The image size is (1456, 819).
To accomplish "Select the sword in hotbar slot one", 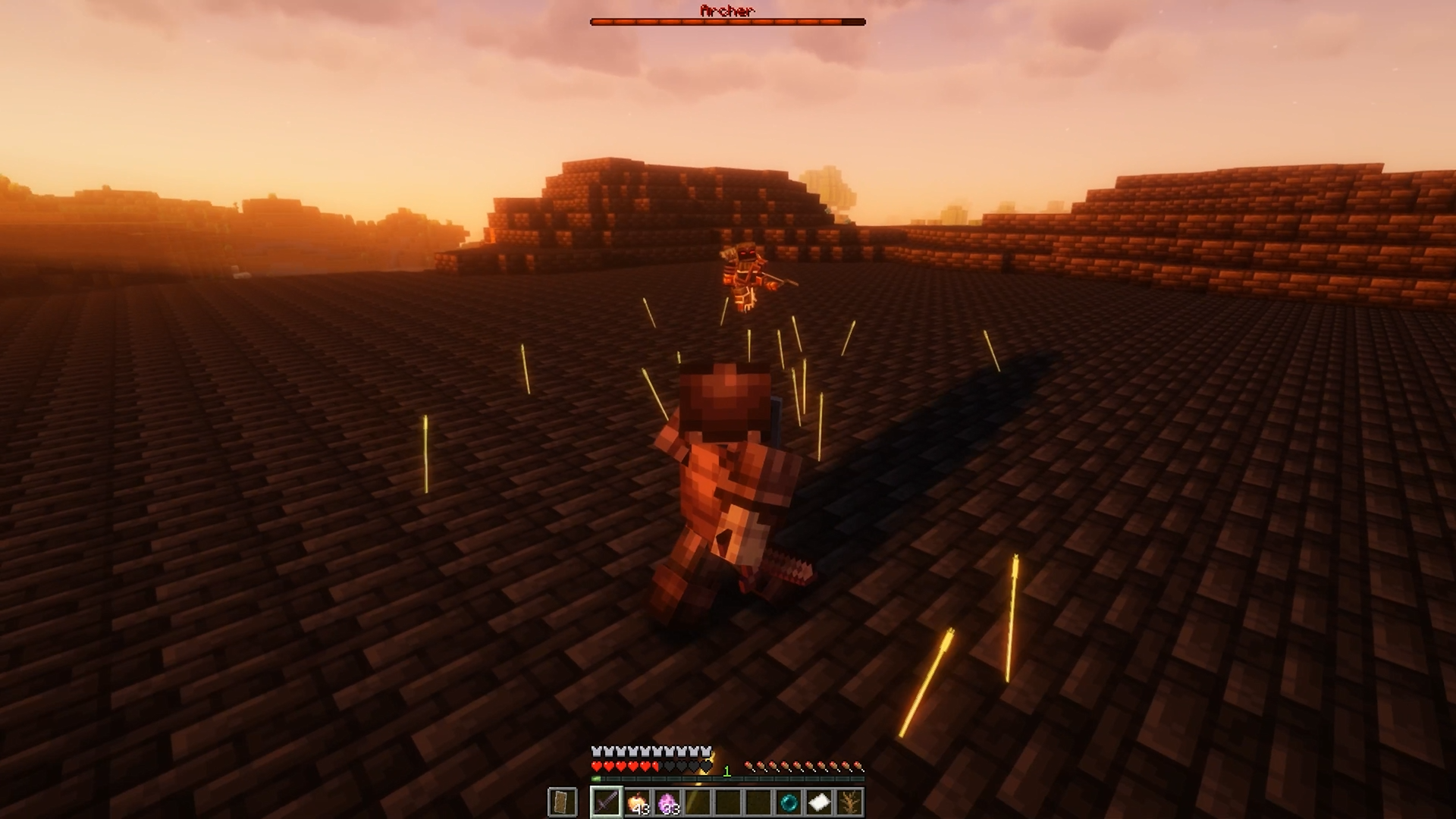I will coord(606,803).
